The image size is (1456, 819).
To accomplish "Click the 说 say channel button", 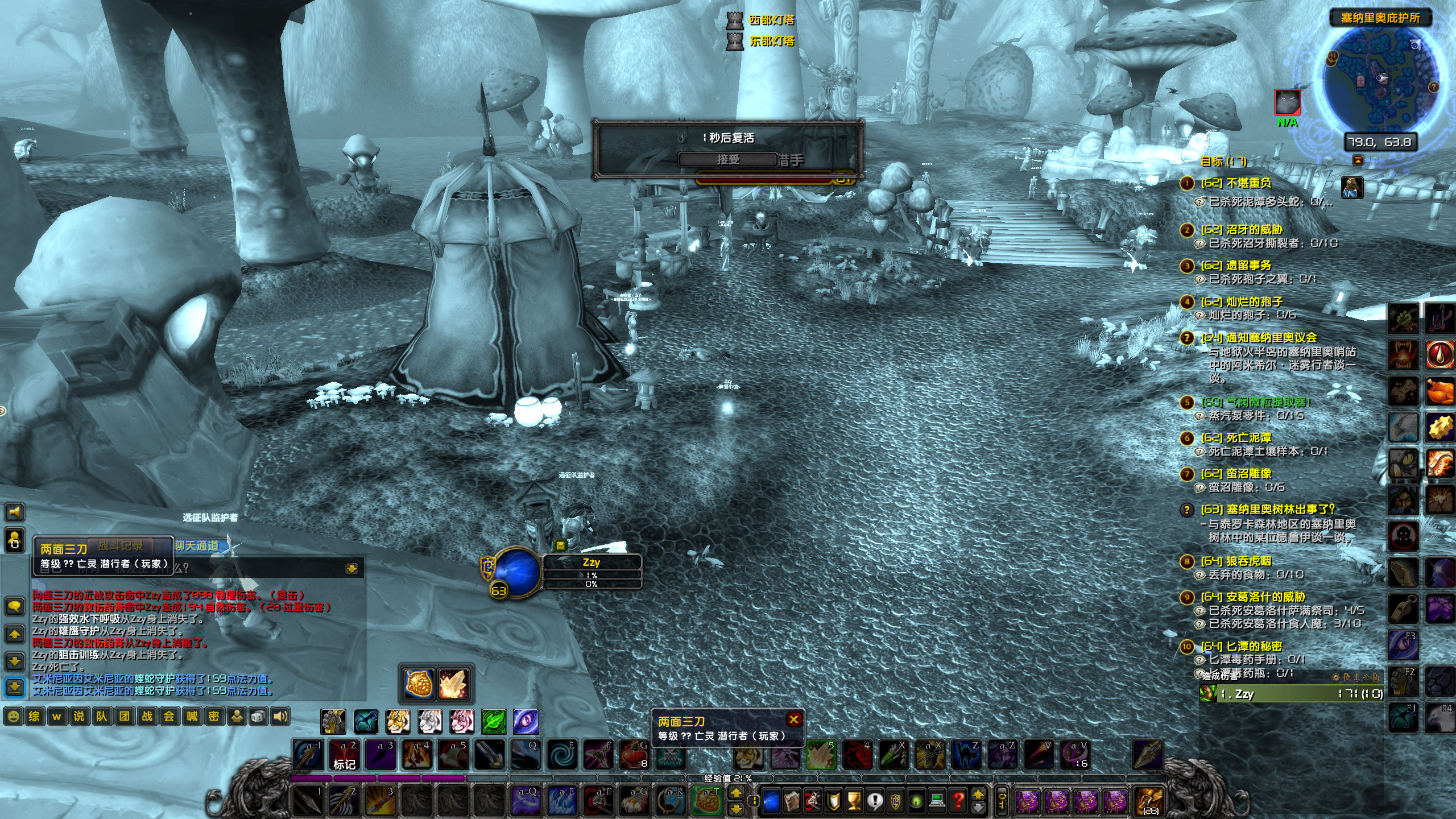I will click(x=78, y=717).
